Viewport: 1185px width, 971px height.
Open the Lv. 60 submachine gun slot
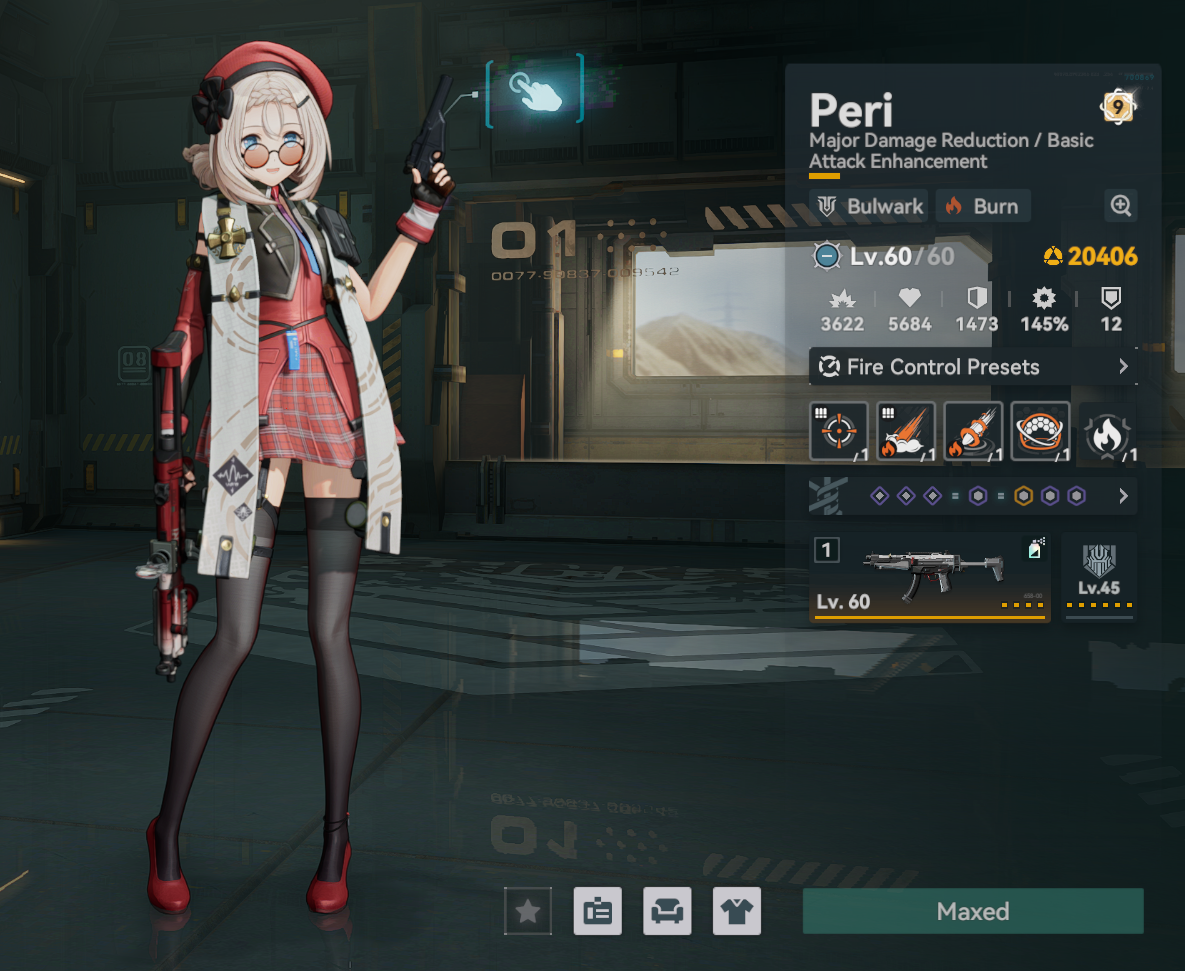pos(930,578)
